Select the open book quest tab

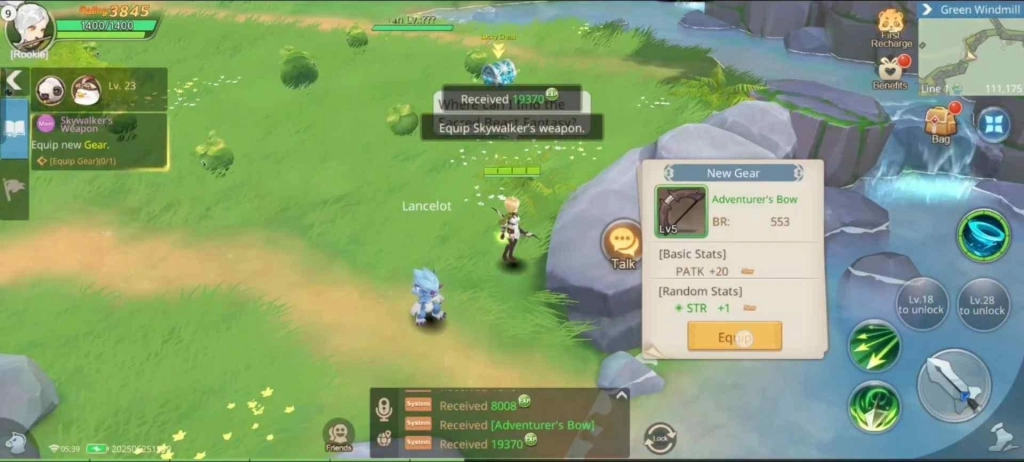[14, 128]
